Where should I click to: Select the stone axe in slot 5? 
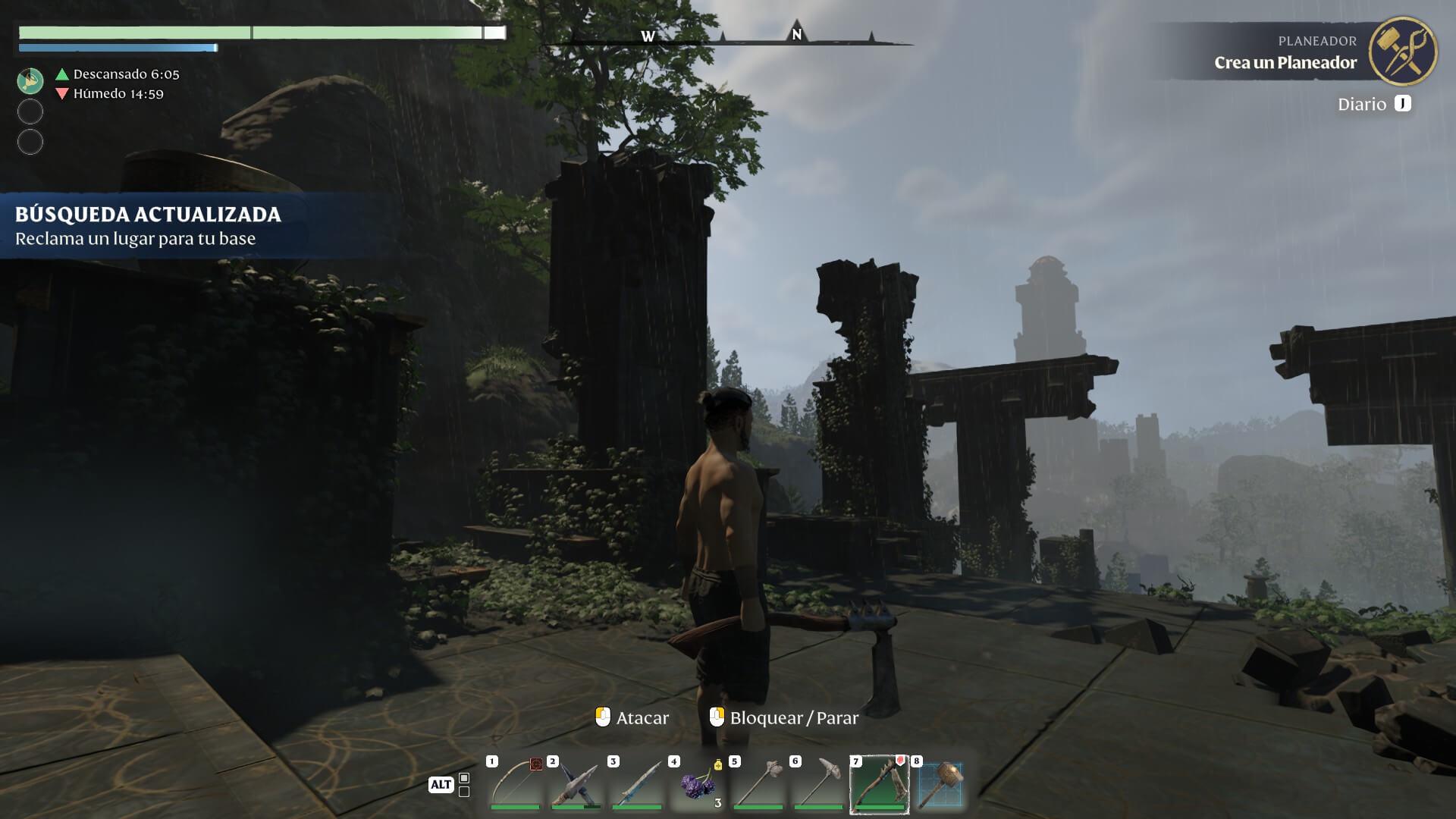[758, 784]
